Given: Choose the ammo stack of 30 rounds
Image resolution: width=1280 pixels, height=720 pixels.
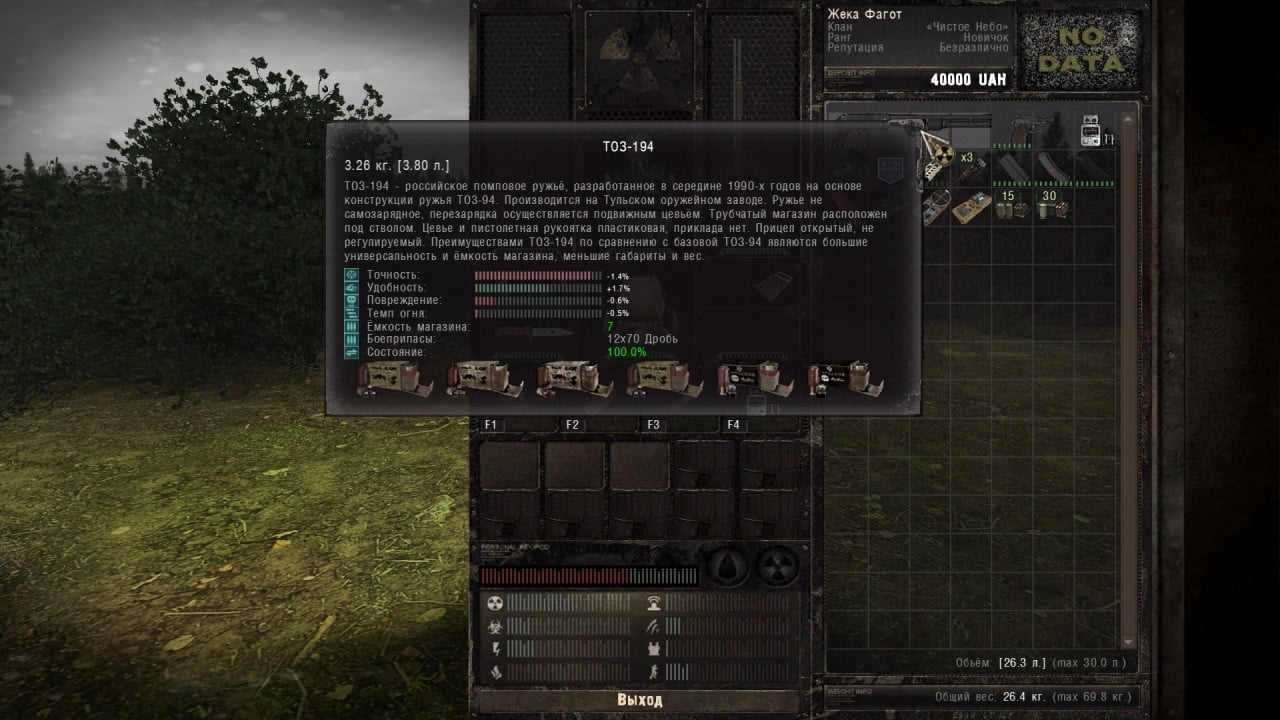Looking at the screenshot, I should tap(1051, 205).
